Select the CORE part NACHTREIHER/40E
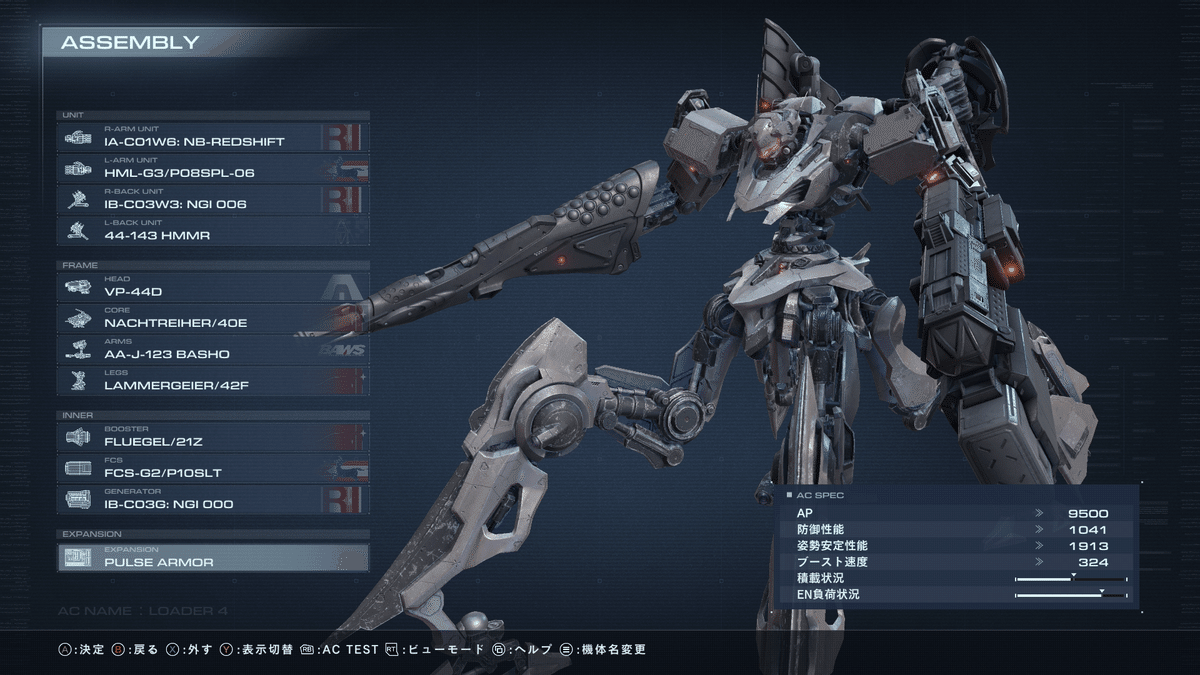Viewport: 1200px width, 675px height. click(x=212, y=318)
